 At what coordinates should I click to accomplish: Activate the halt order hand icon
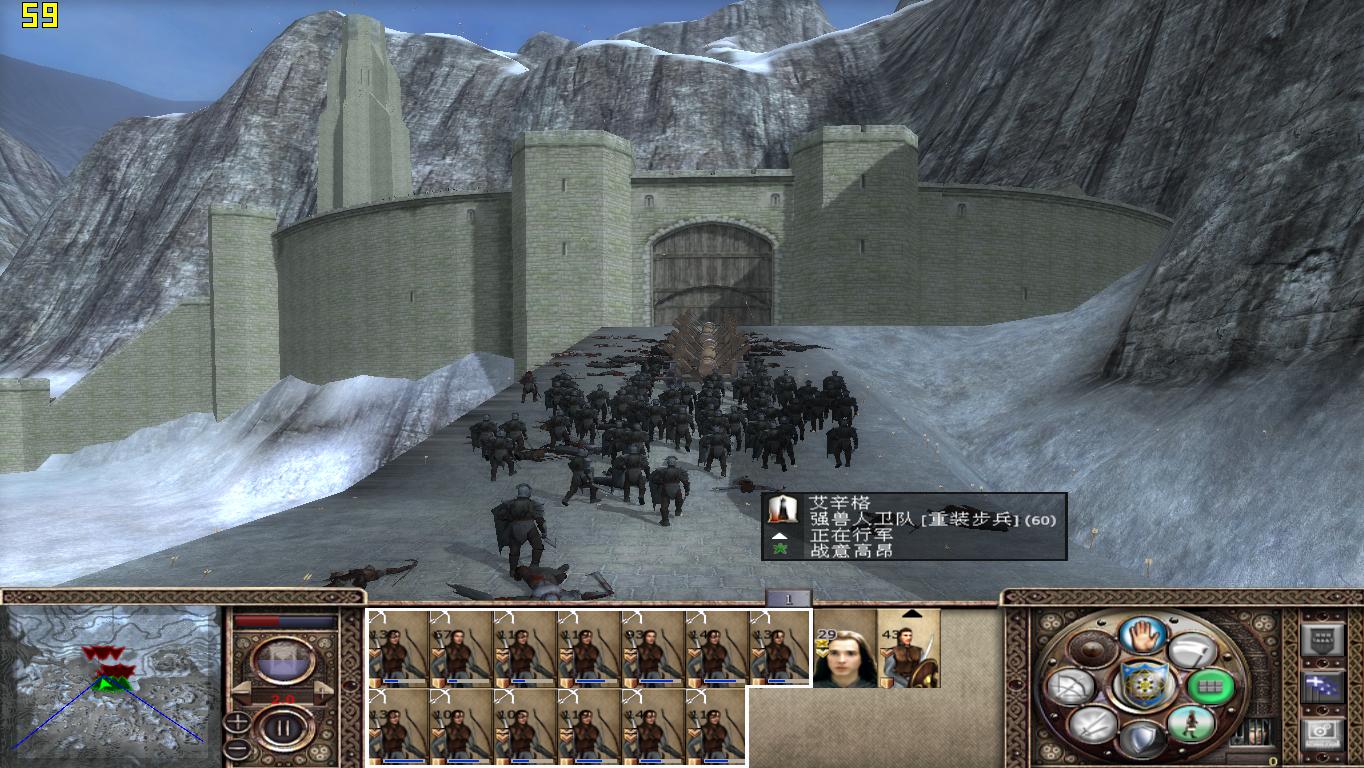tap(1143, 635)
